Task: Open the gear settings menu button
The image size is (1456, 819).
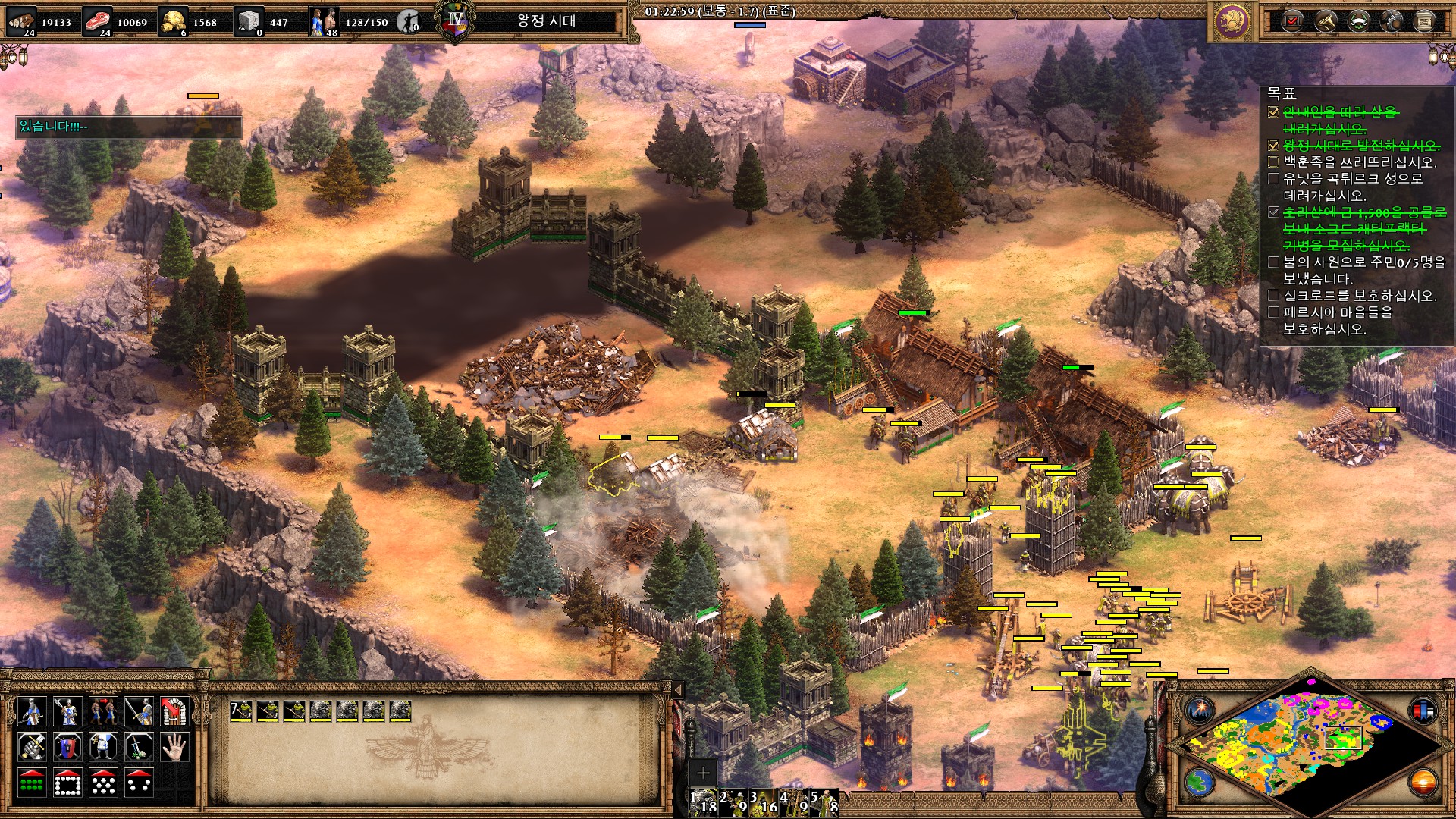Action: 1392,21
